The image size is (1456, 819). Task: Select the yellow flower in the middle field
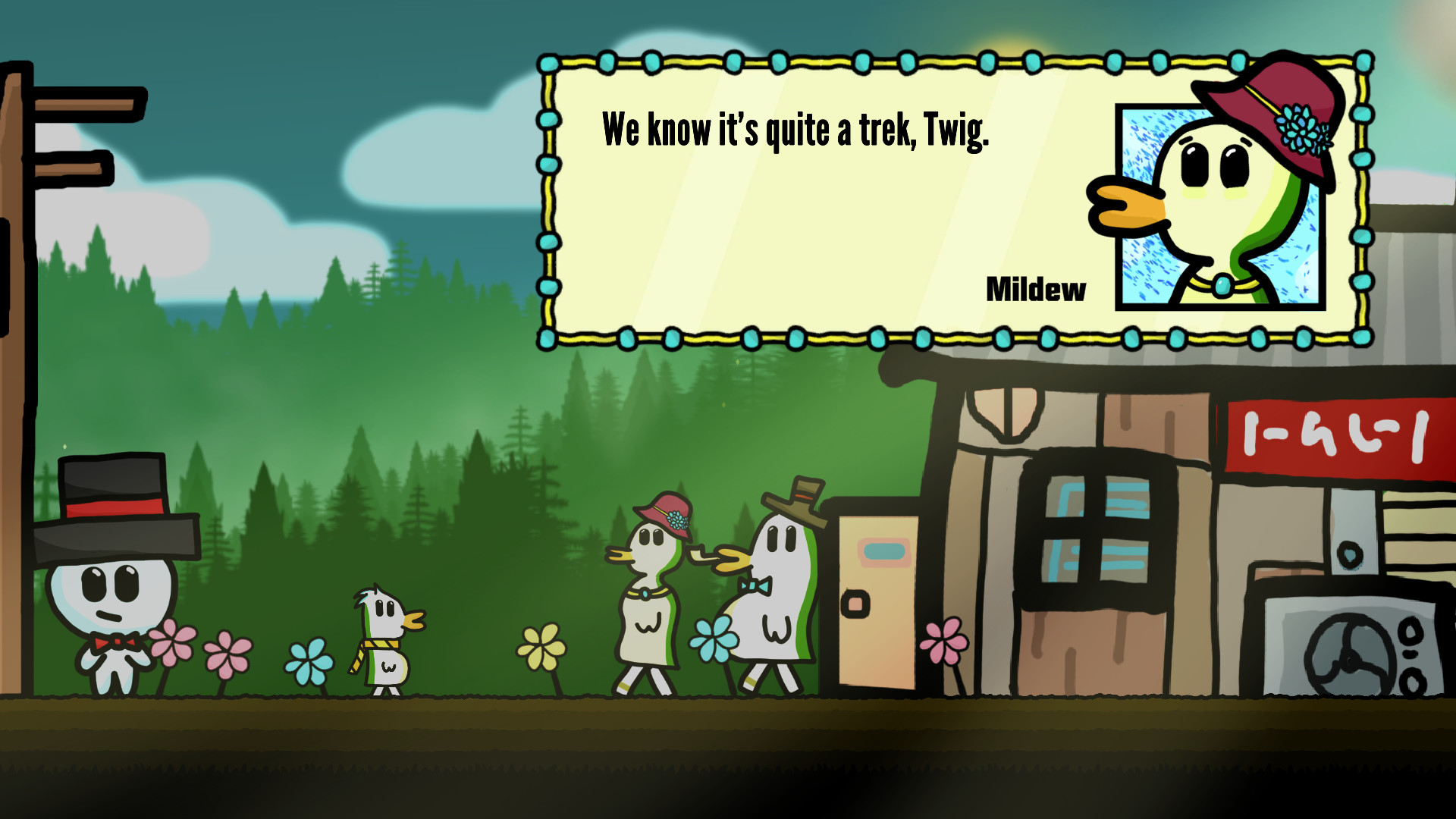[x=540, y=645]
